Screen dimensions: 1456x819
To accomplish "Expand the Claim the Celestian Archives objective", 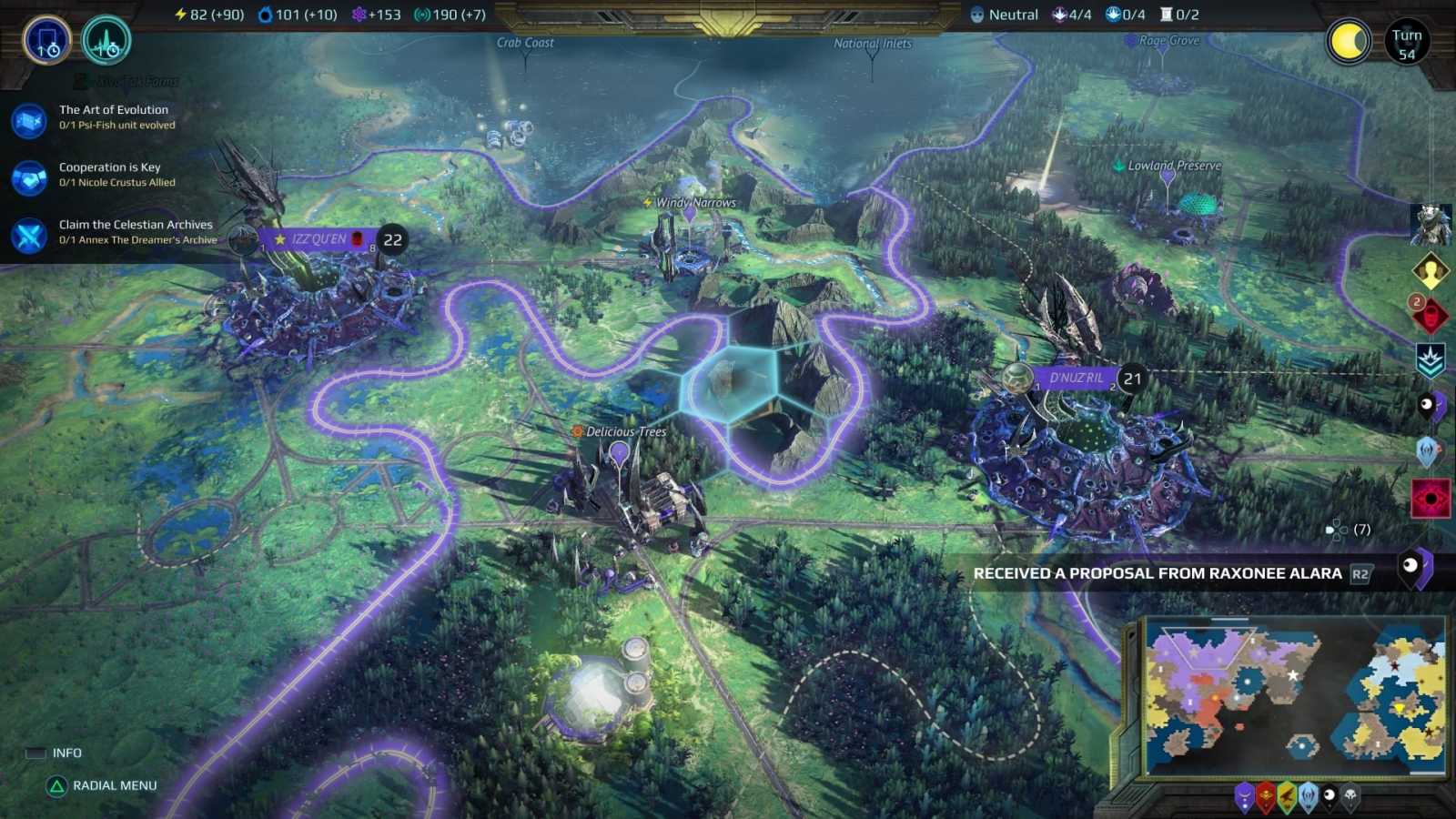I will (x=135, y=232).
